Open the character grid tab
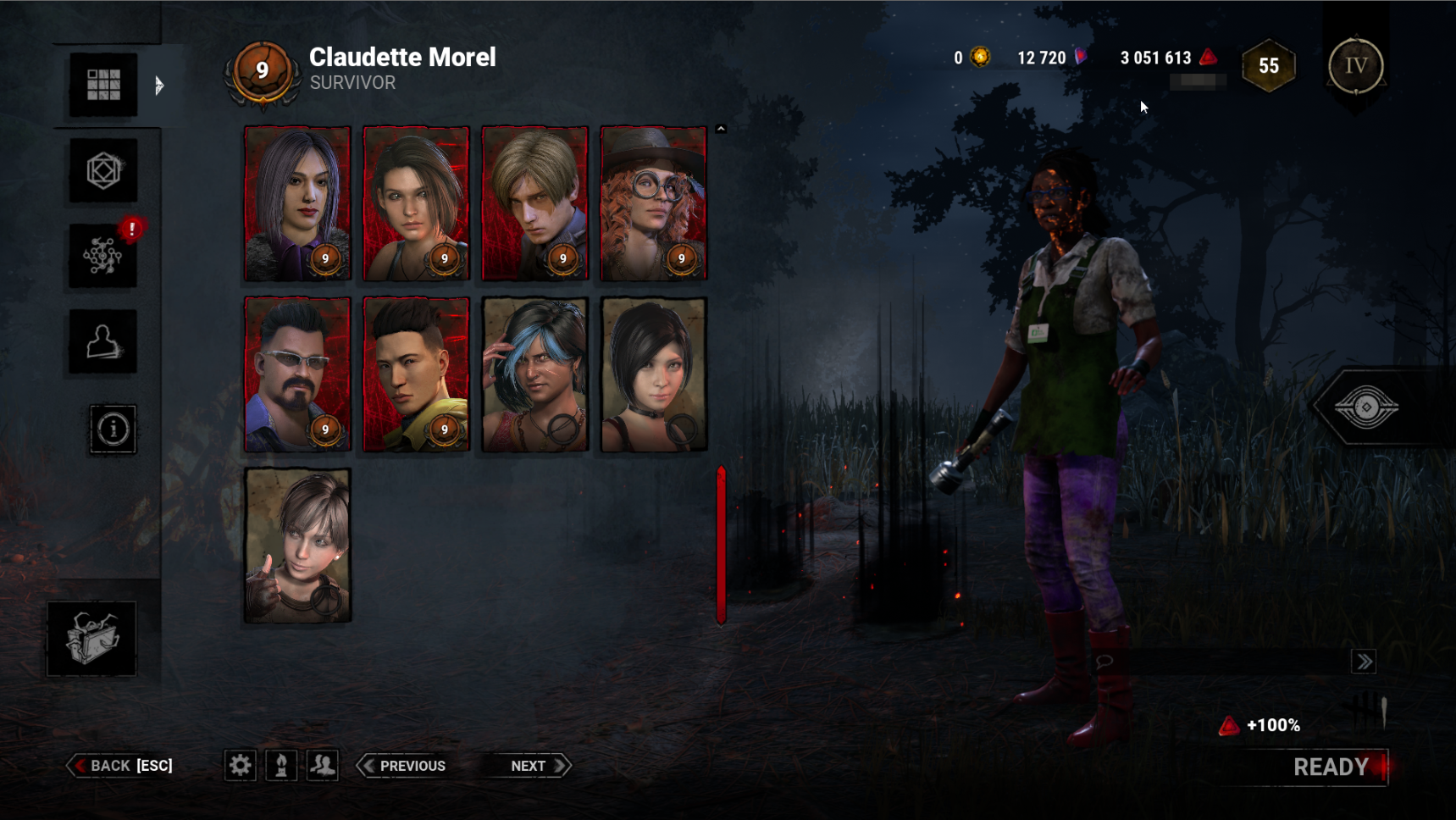This screenshot has width=1456, height=820. click(x=103, y=85)
